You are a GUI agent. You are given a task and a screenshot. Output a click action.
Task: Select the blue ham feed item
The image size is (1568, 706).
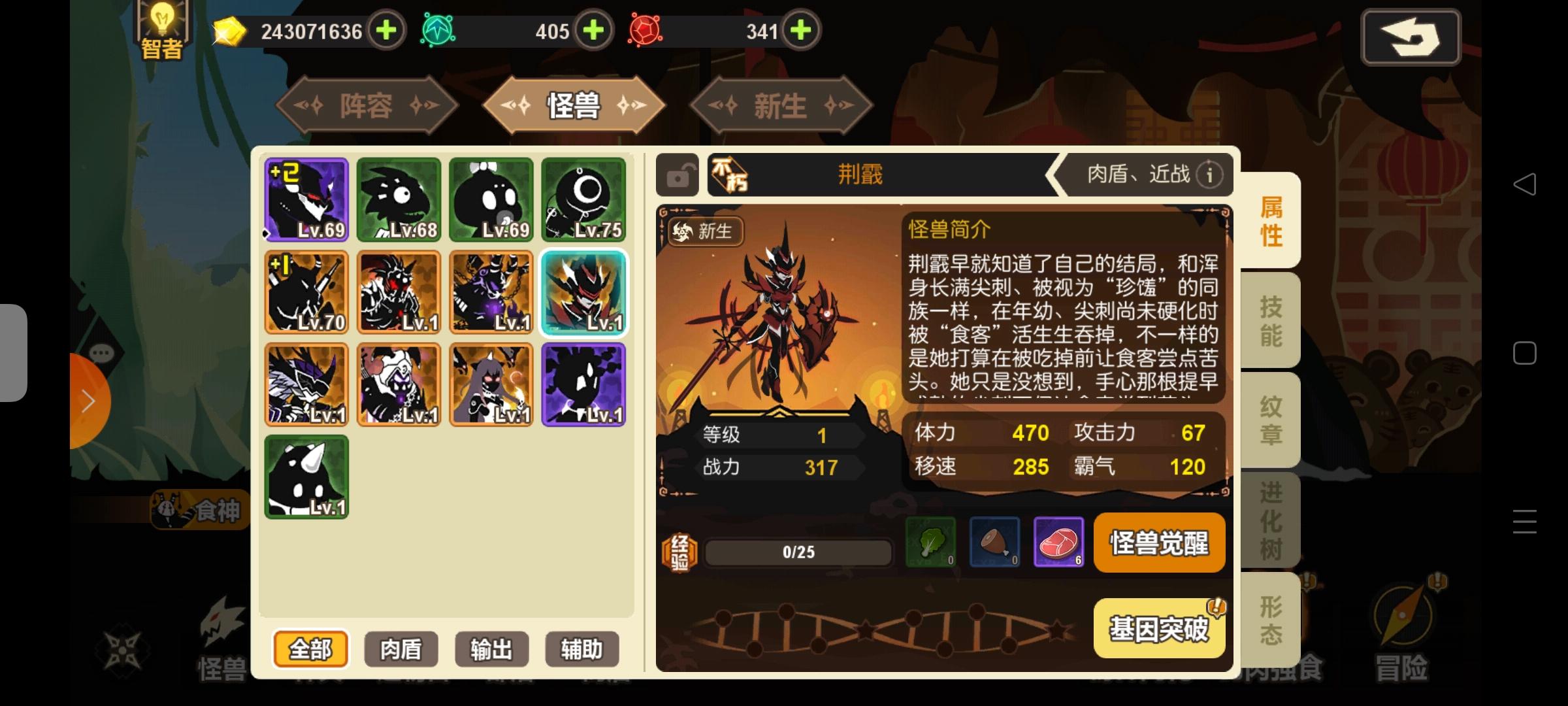tap(995, 543)
